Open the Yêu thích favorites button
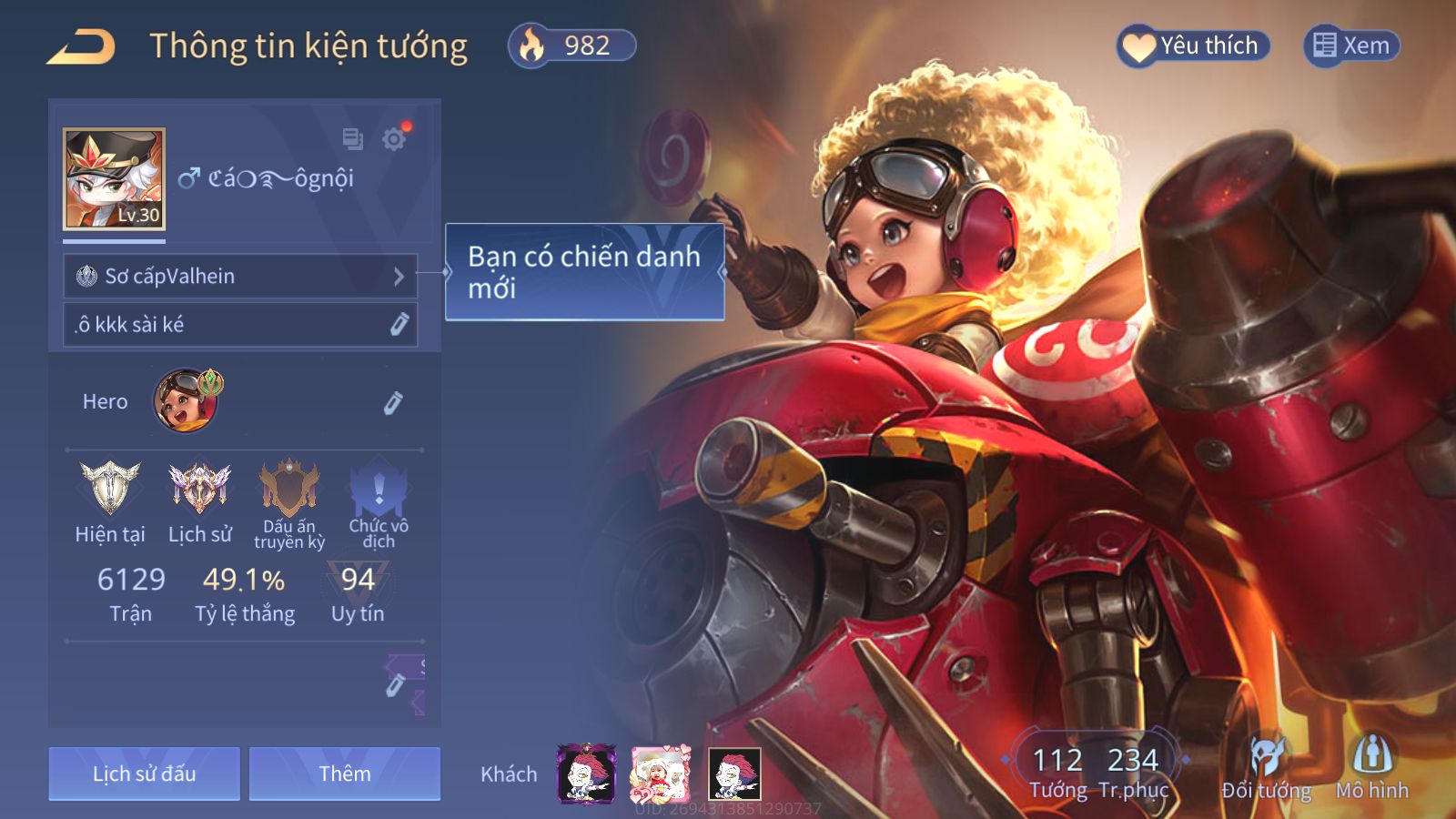Screen dimensions: 1456x819 point(1193,45)
